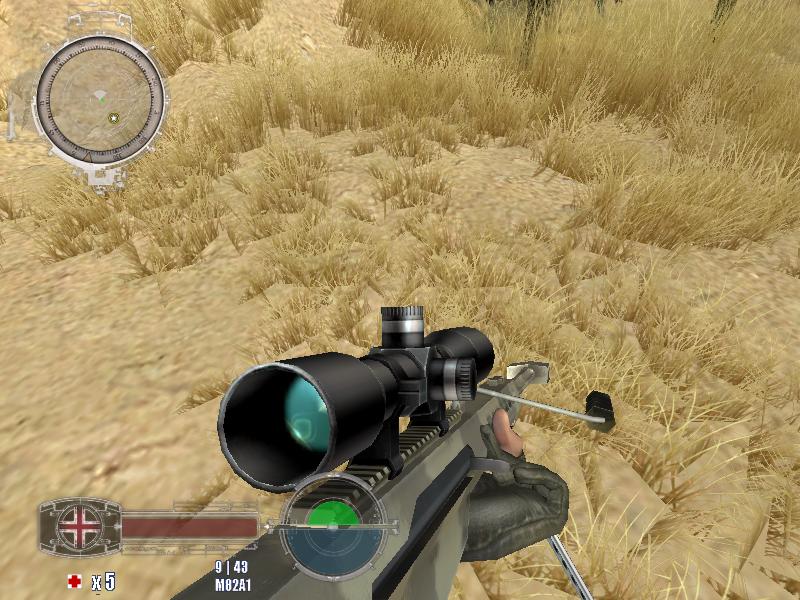Image resolution: width=800 pixels, height=600 pixels.
Task: Select the yellow objective marker on the minimap
Action: click(114, 118)
